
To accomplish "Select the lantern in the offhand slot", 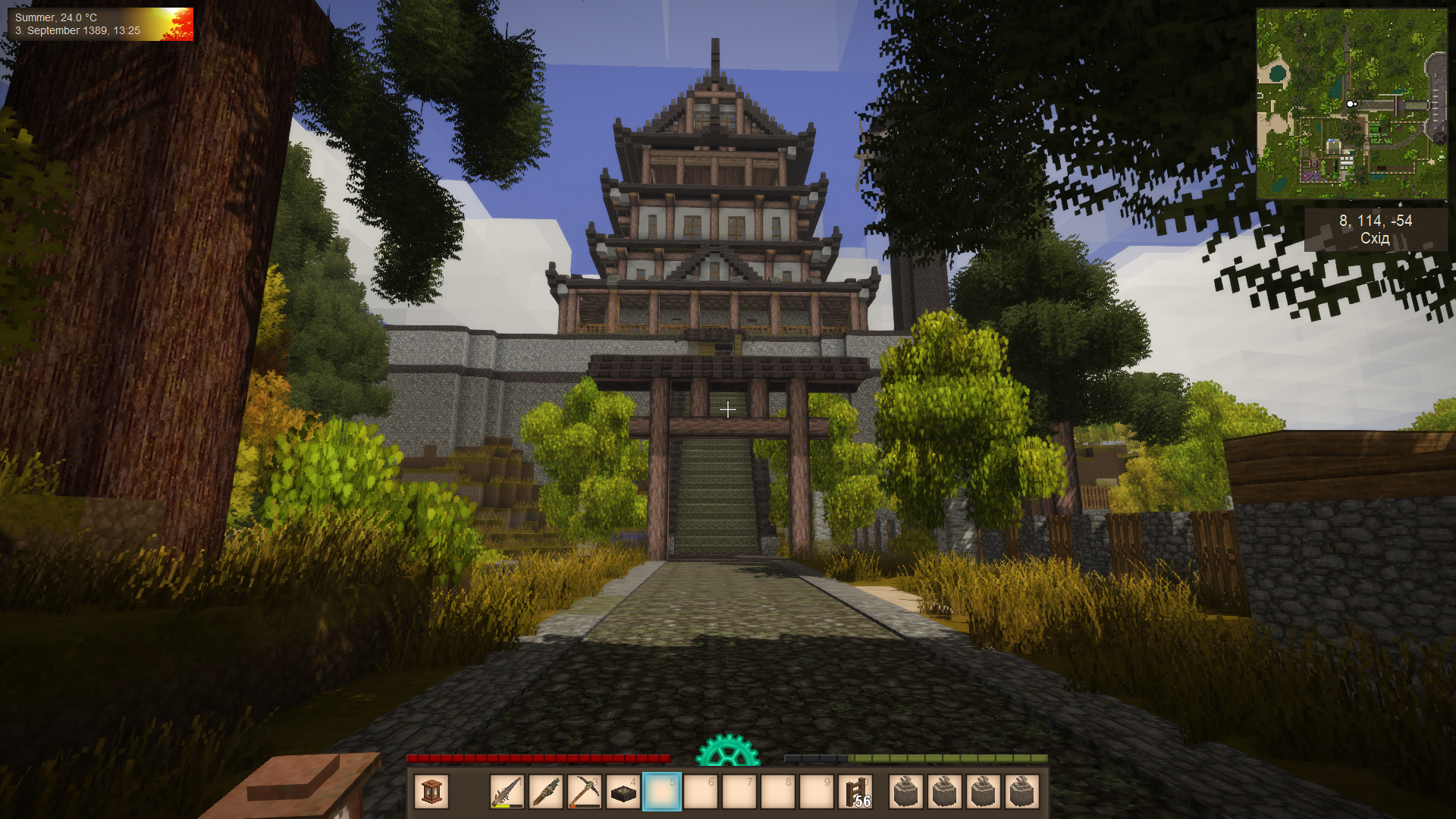I will point(431,792).
